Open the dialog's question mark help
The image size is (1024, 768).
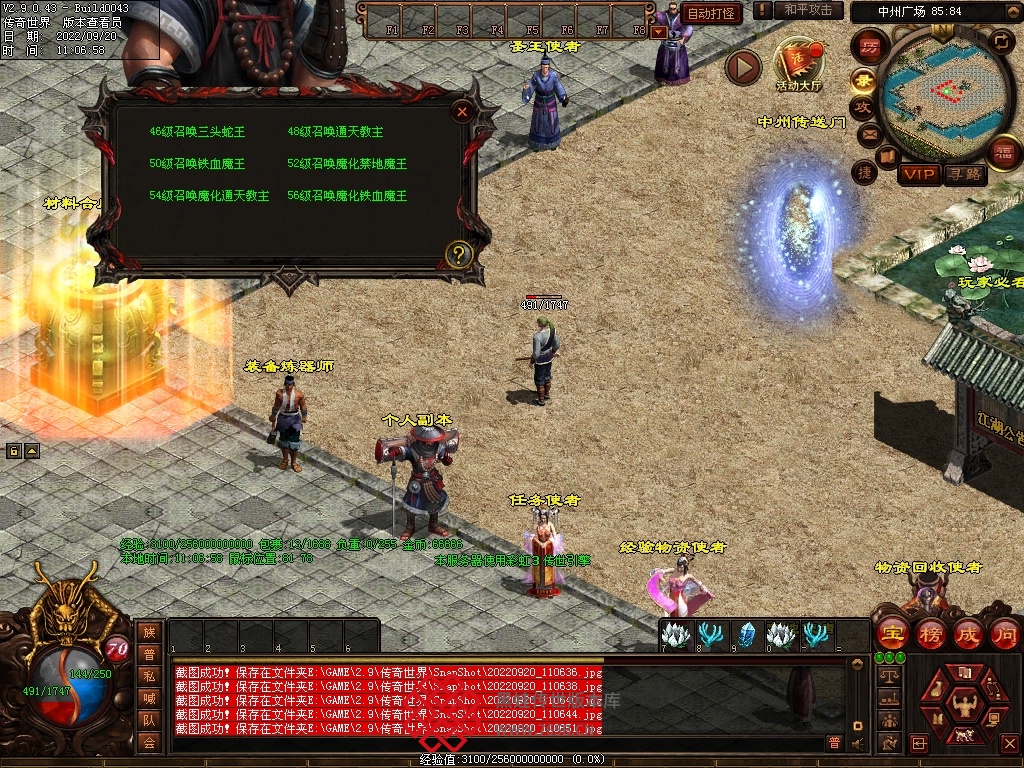[459, 254]
